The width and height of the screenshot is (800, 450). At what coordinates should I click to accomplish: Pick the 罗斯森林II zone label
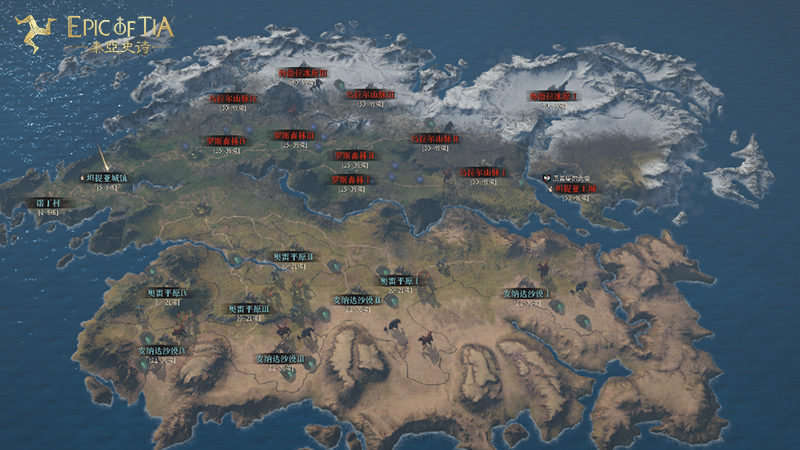click(x=354, y=155)
